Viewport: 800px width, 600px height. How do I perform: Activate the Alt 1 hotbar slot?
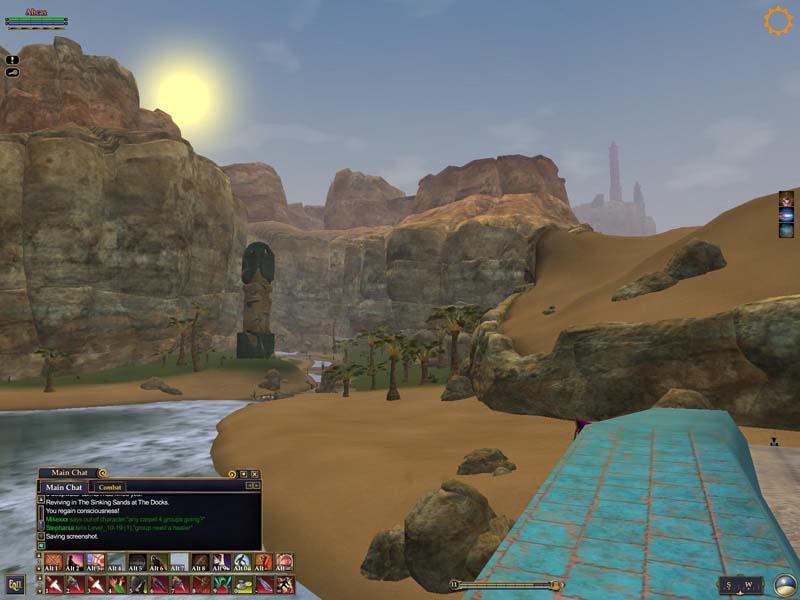point(53,563)
